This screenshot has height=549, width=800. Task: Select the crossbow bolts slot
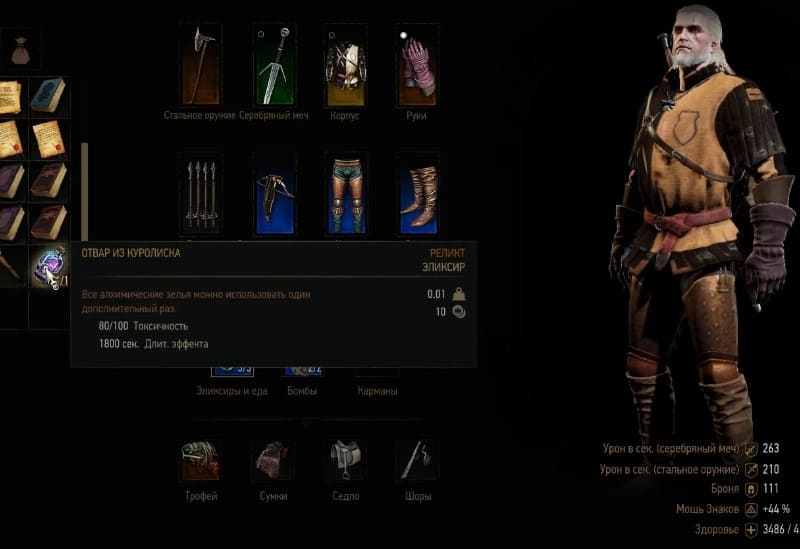pyautogui.click(x=202, y=192)
